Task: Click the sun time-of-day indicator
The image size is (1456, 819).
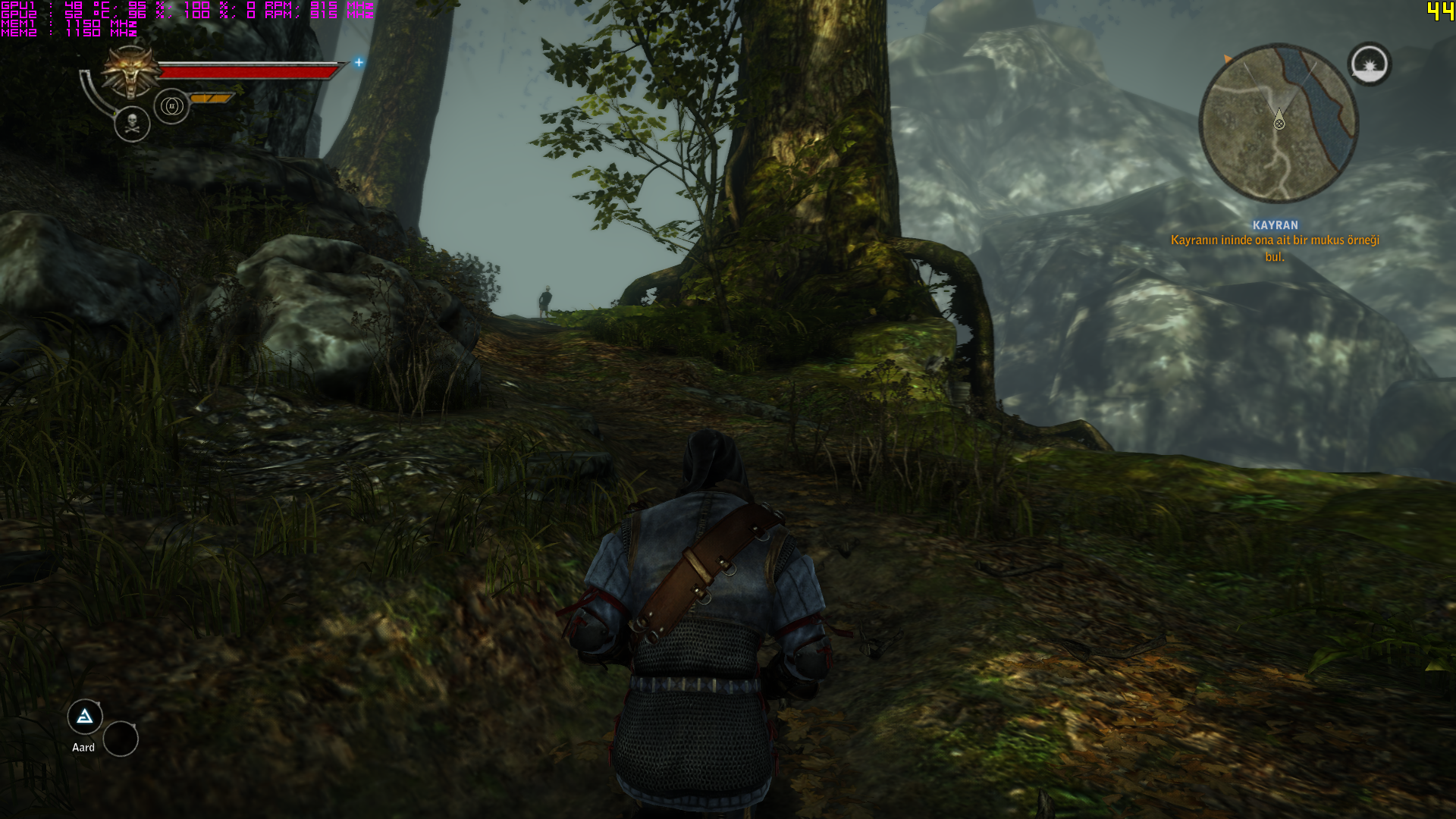Action: click(x=1370, y=64)
